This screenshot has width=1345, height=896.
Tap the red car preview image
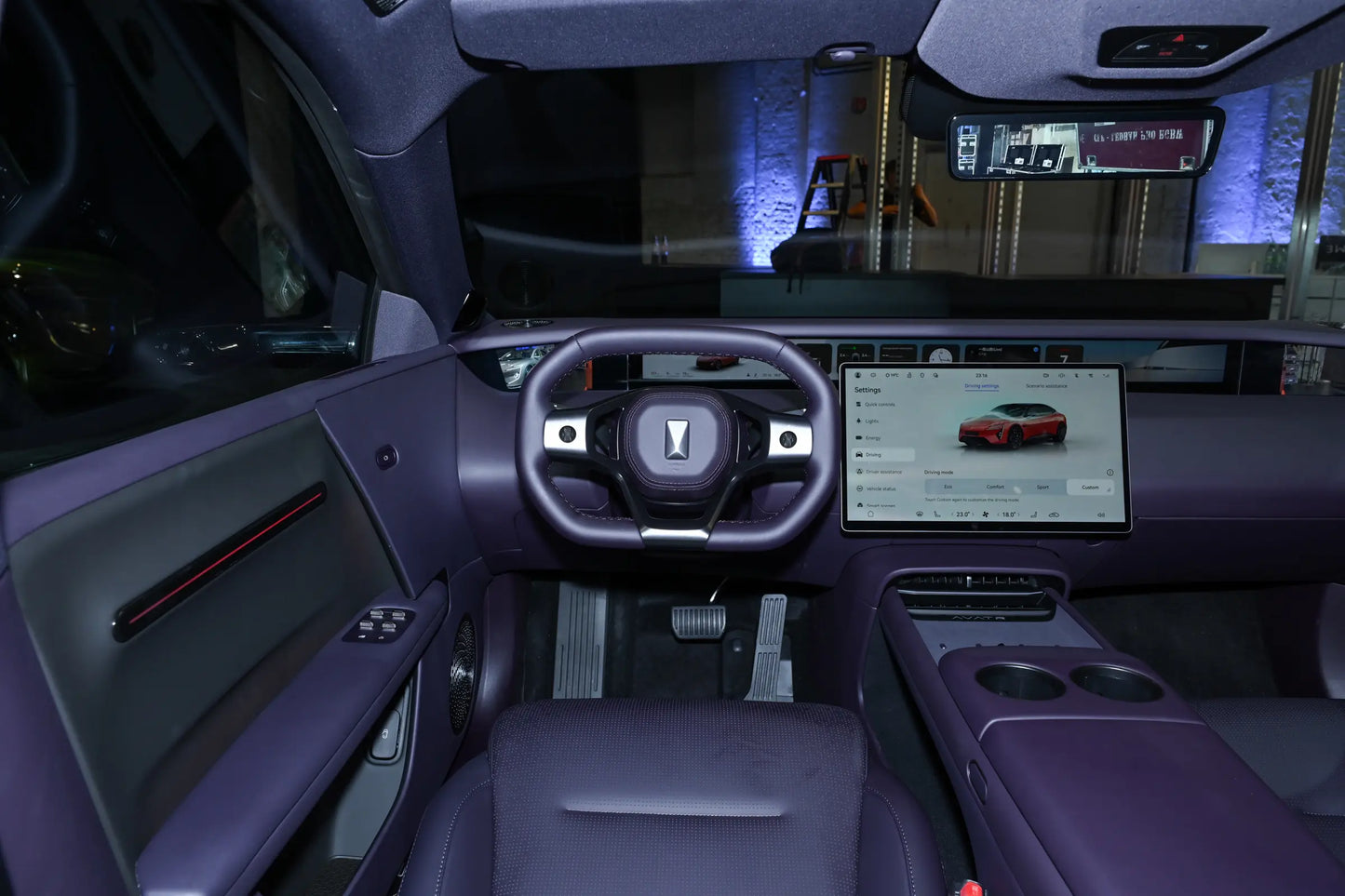(x=1013, y=427)
